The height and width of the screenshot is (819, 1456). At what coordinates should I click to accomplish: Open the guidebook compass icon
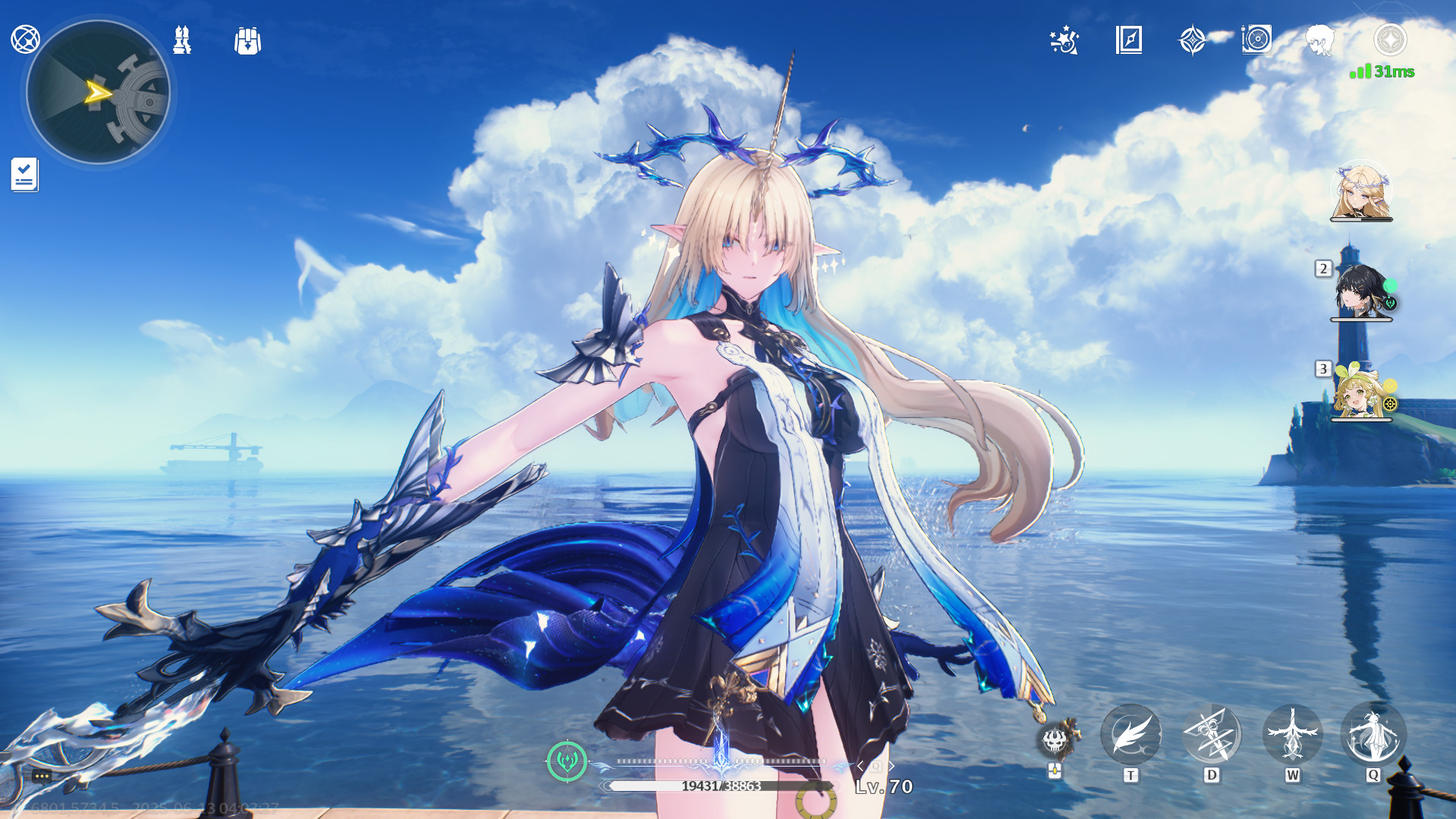tap(1128, 41)
